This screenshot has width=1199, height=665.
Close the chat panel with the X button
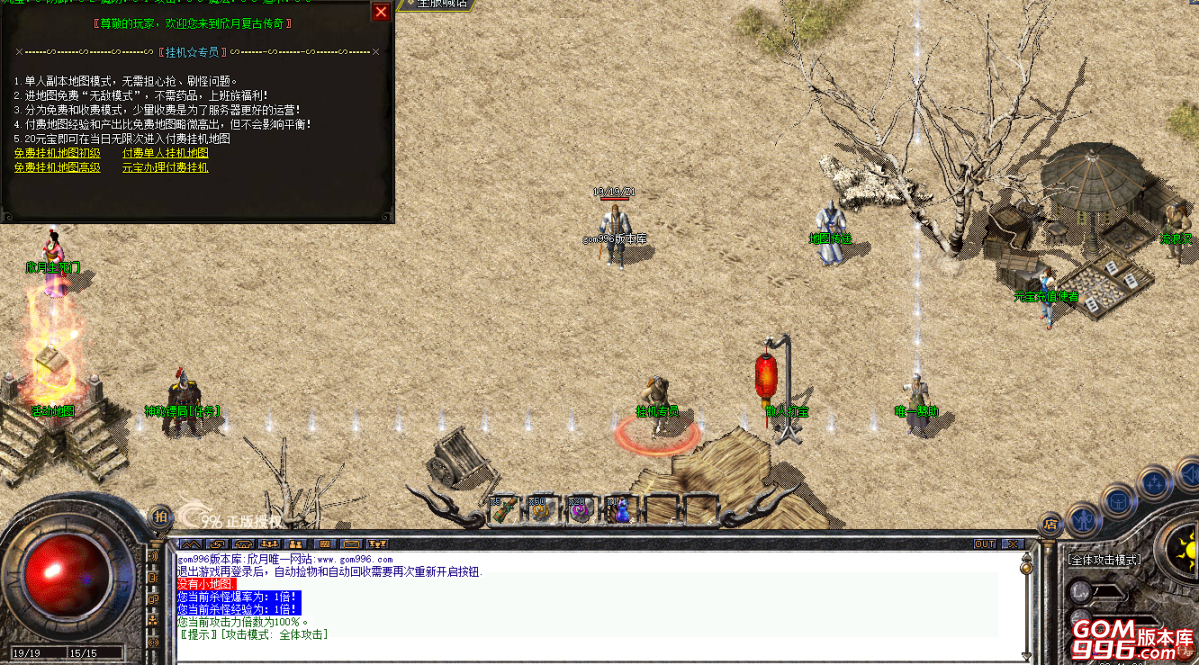(1013, 544)
